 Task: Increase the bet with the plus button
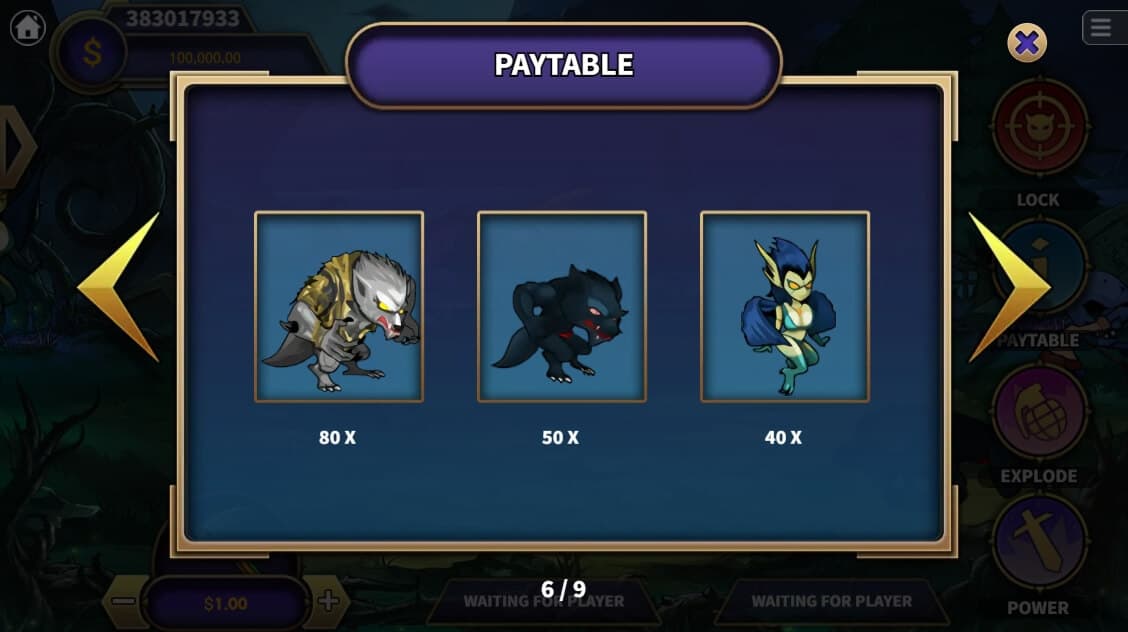(327, 602)
